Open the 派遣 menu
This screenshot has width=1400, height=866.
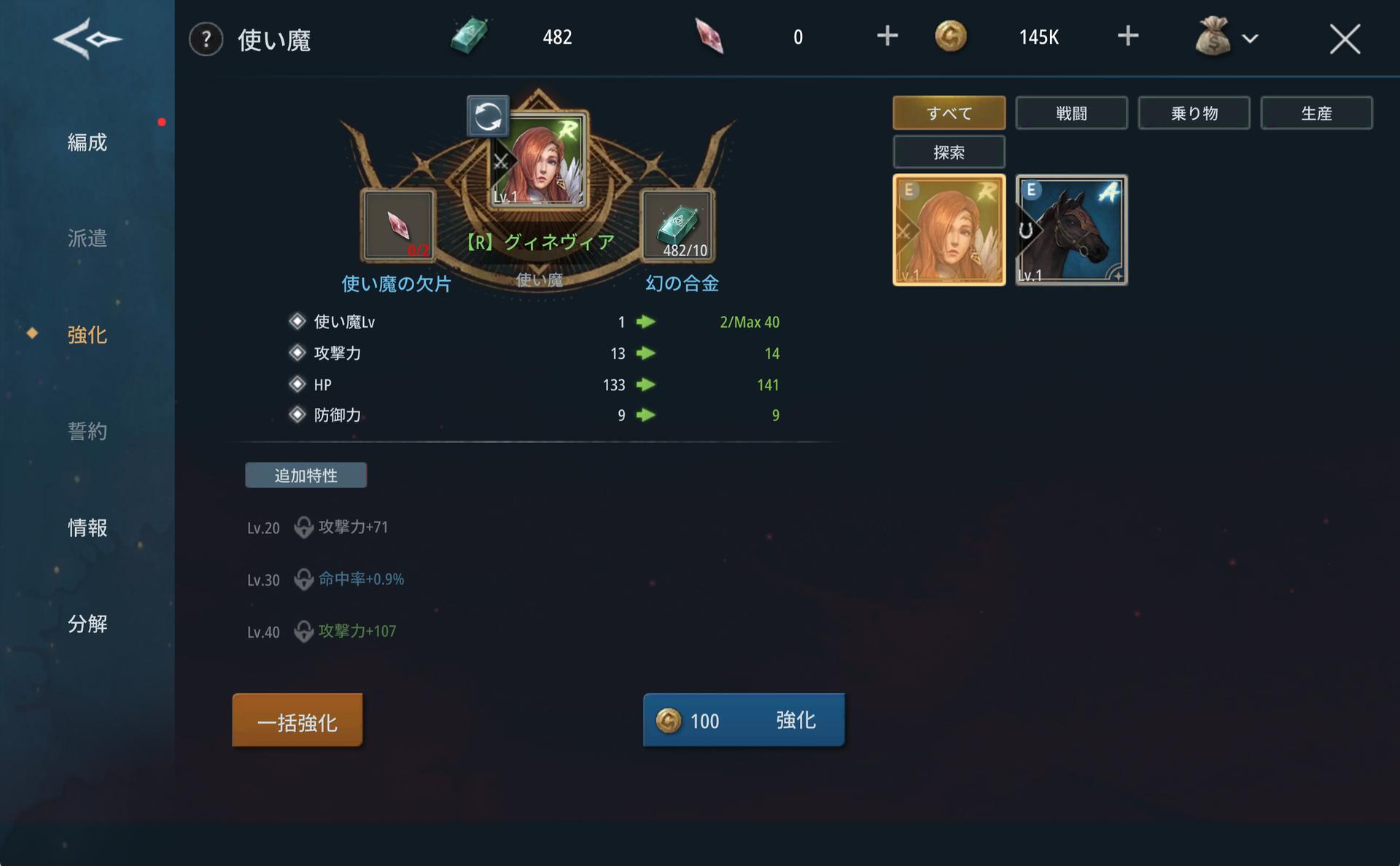point(87,239)
